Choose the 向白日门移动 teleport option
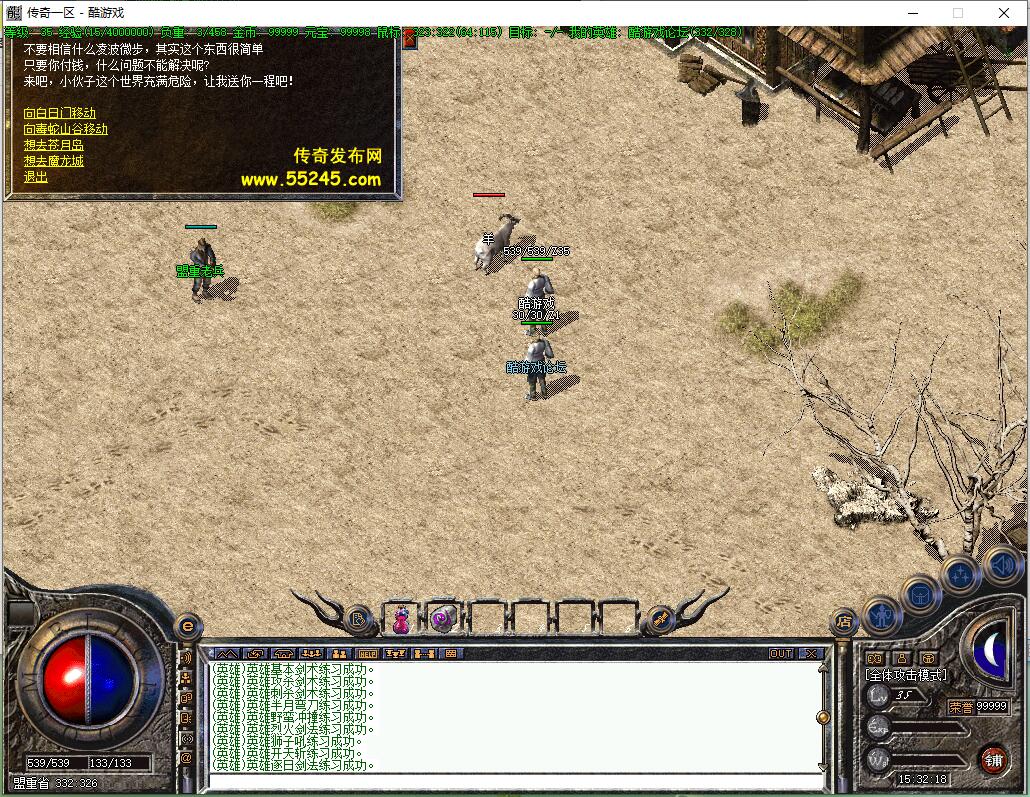 (x=60, y=113)
